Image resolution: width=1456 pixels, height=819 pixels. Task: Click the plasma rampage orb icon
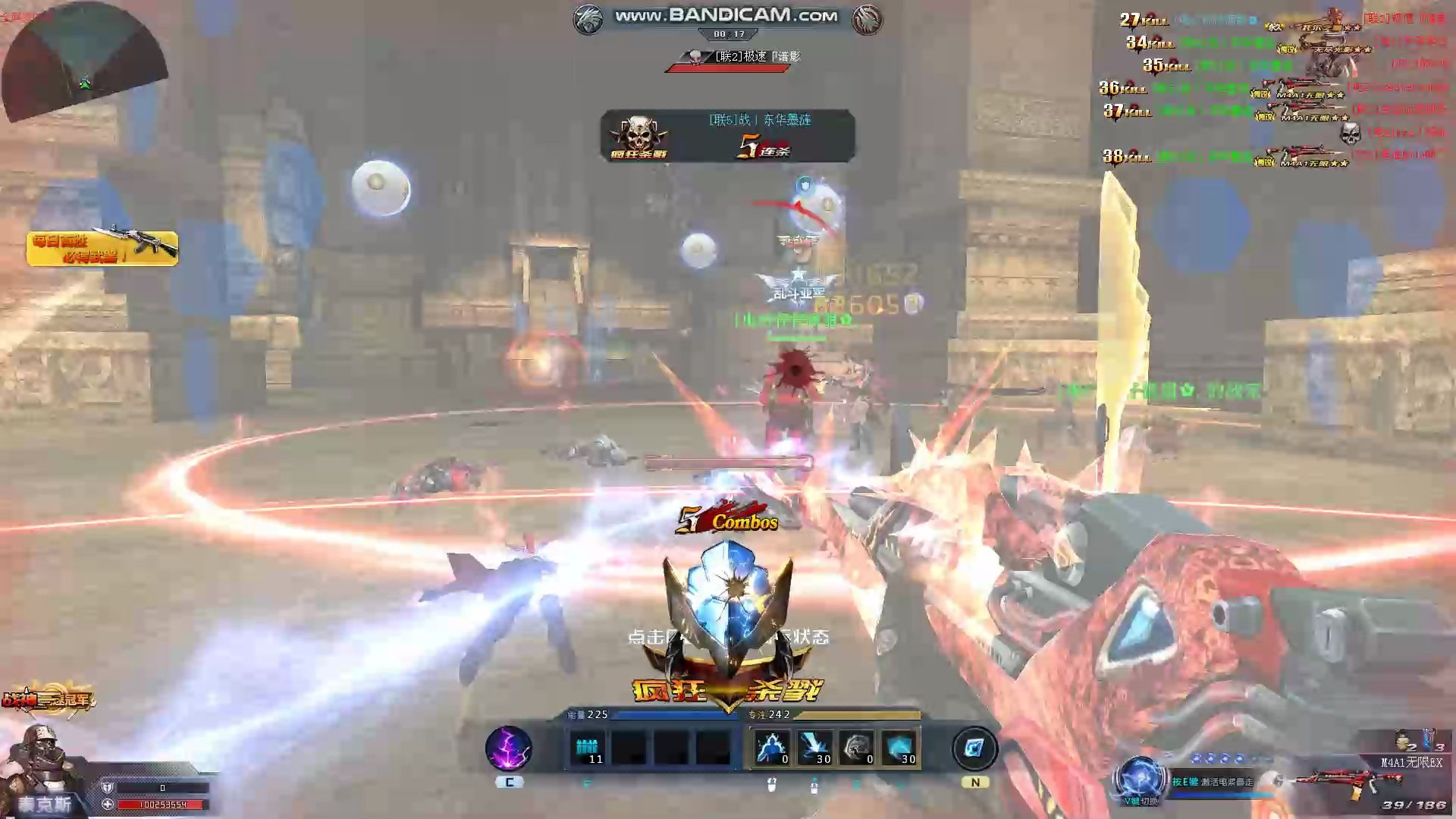click(1141, 779)
